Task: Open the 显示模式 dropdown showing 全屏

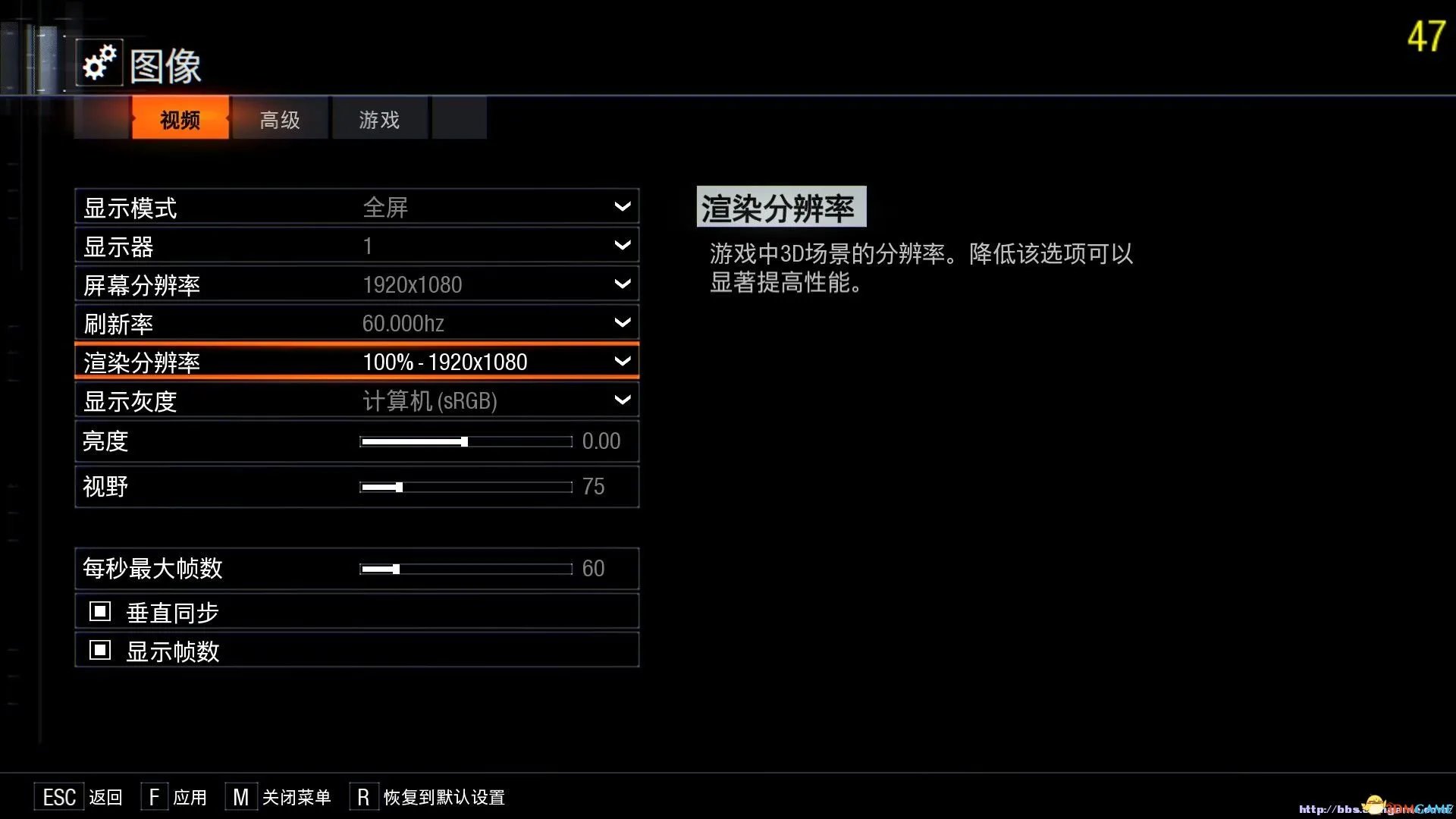Action: (x=622, y=206)
